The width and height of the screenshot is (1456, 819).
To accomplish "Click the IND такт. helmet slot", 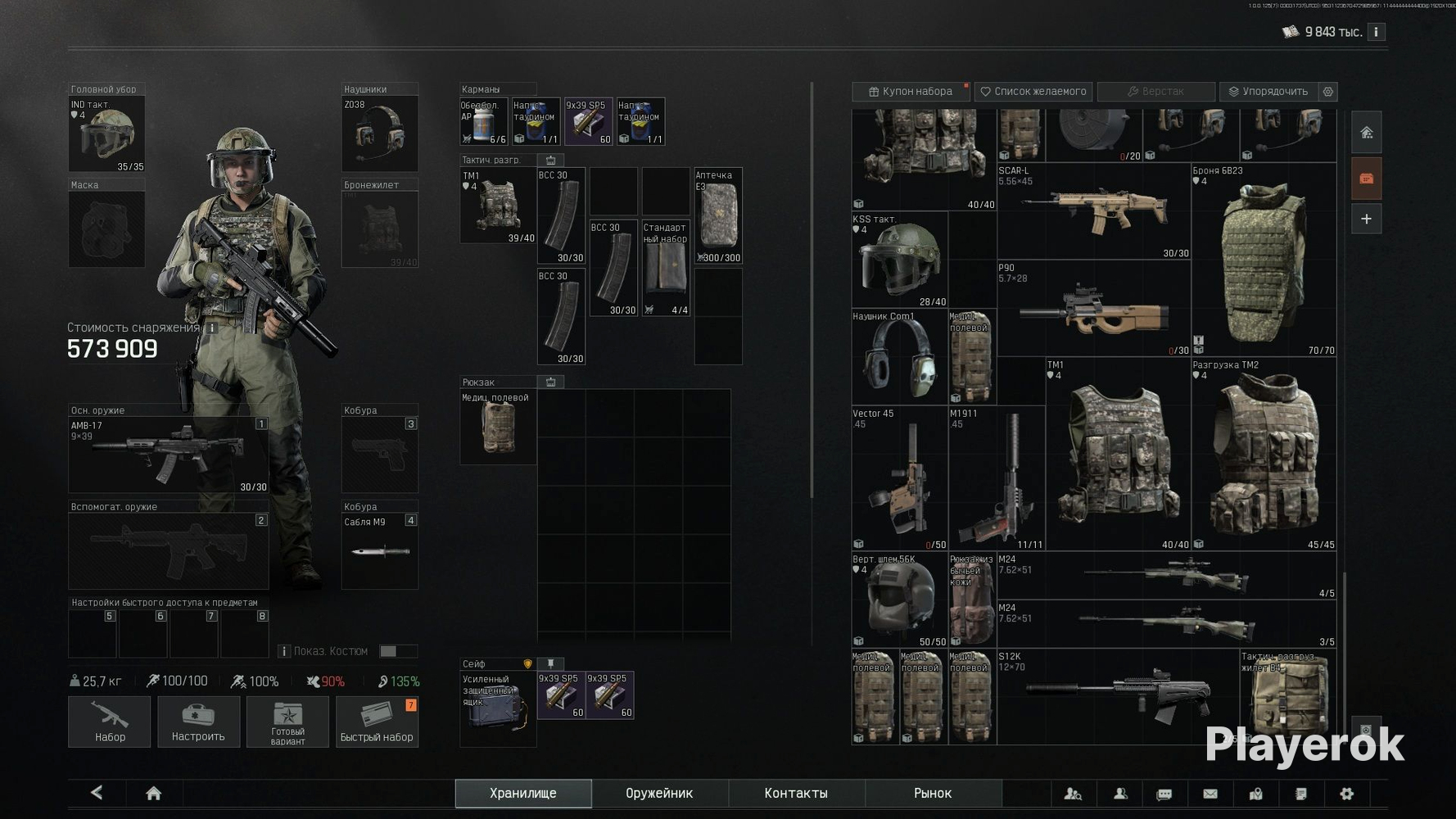I will point(106,133).
